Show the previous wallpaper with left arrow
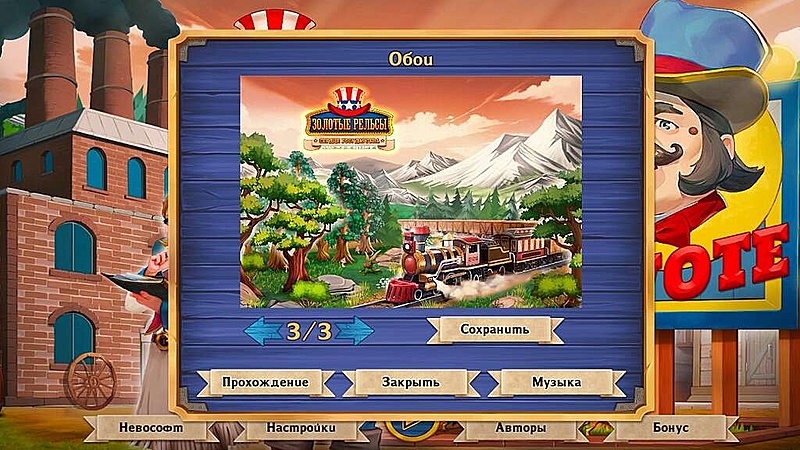 263,330
